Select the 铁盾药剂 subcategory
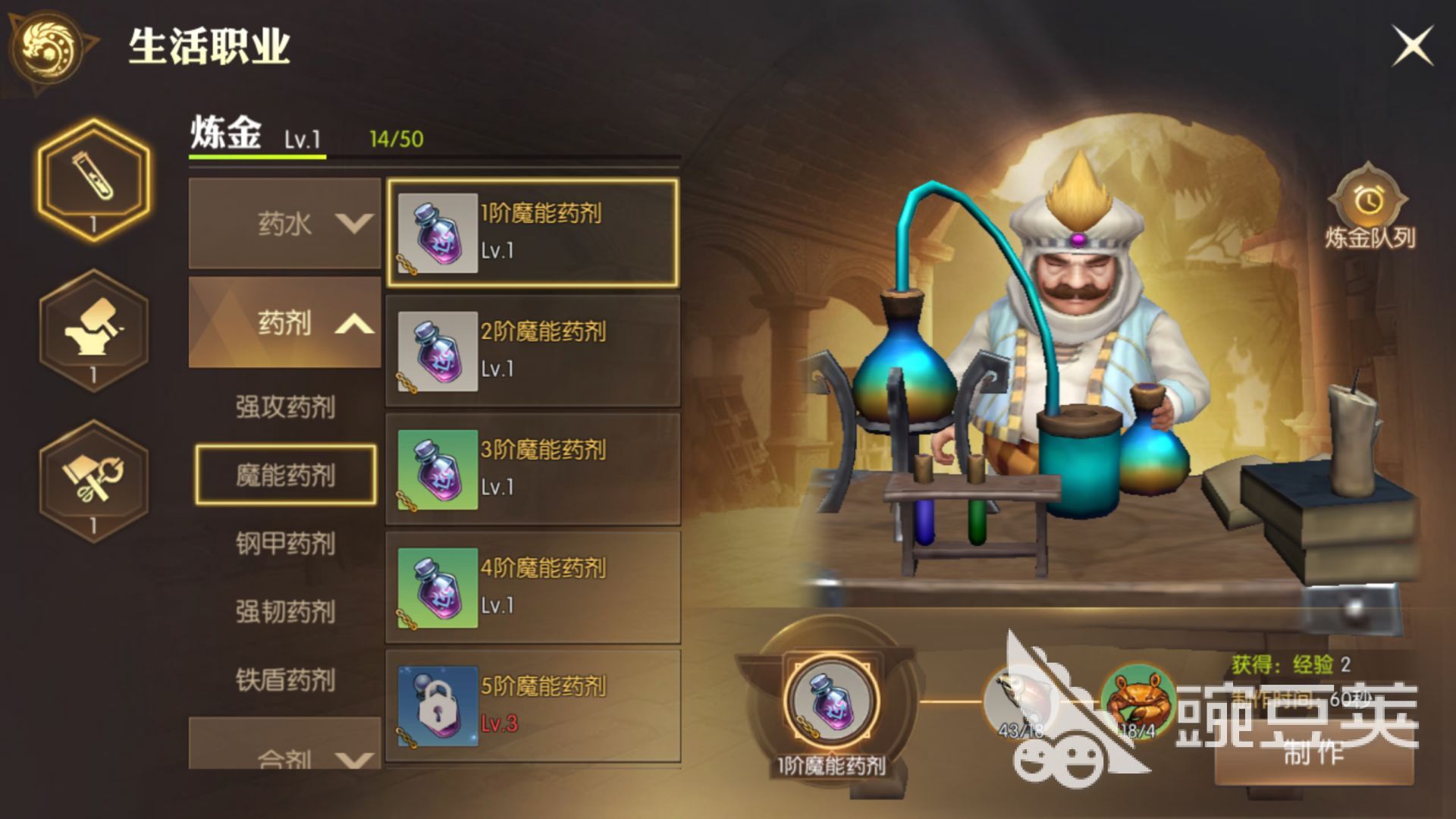This screenshot has height=819, width=1456. pyautogui.click(x=285, y=680)
